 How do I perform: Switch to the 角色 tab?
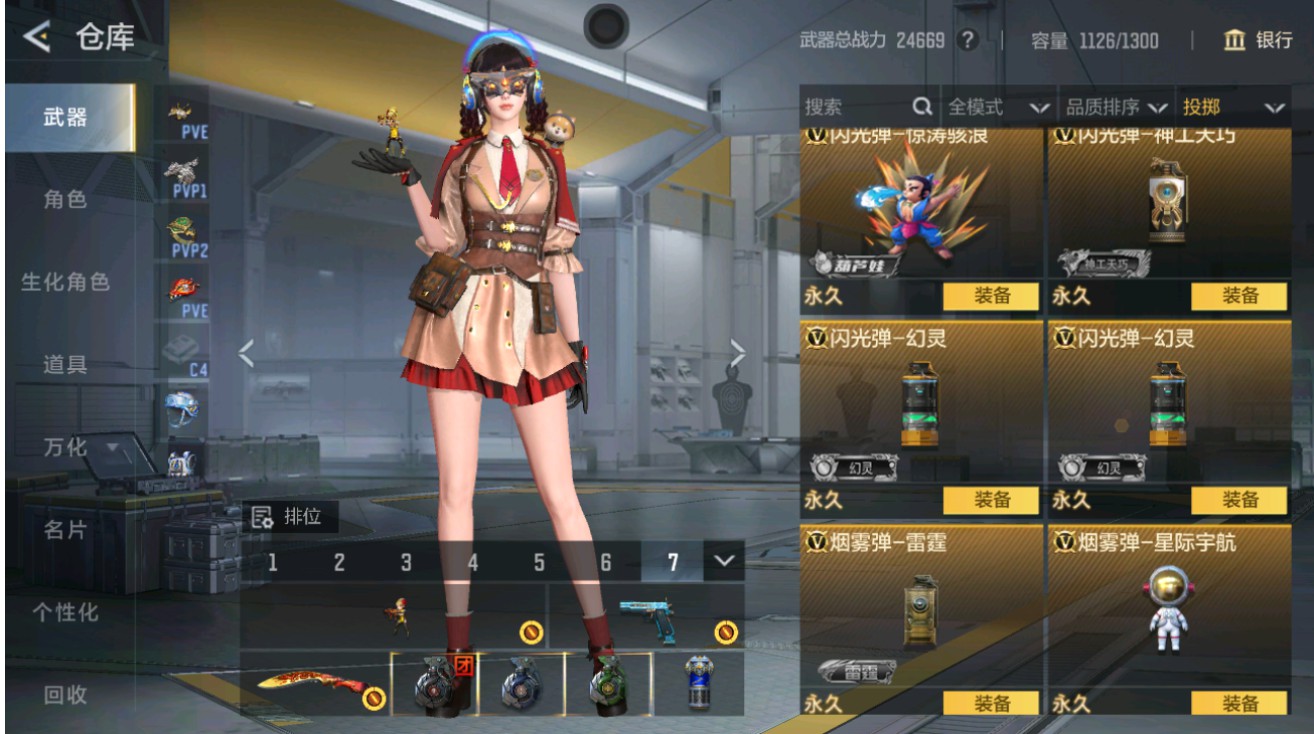67,198
